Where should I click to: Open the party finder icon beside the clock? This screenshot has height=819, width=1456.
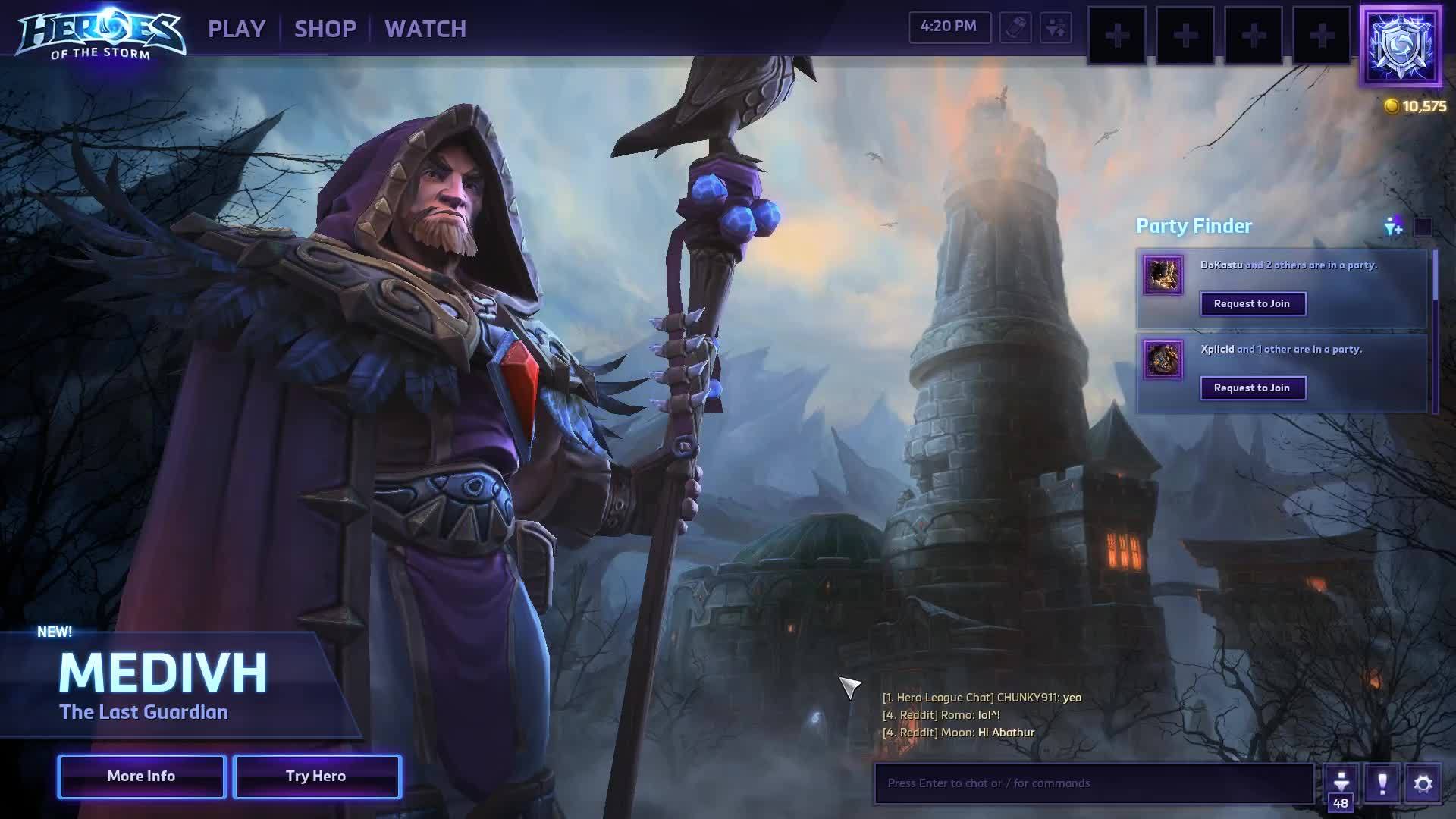click(x=1056, y=29)
